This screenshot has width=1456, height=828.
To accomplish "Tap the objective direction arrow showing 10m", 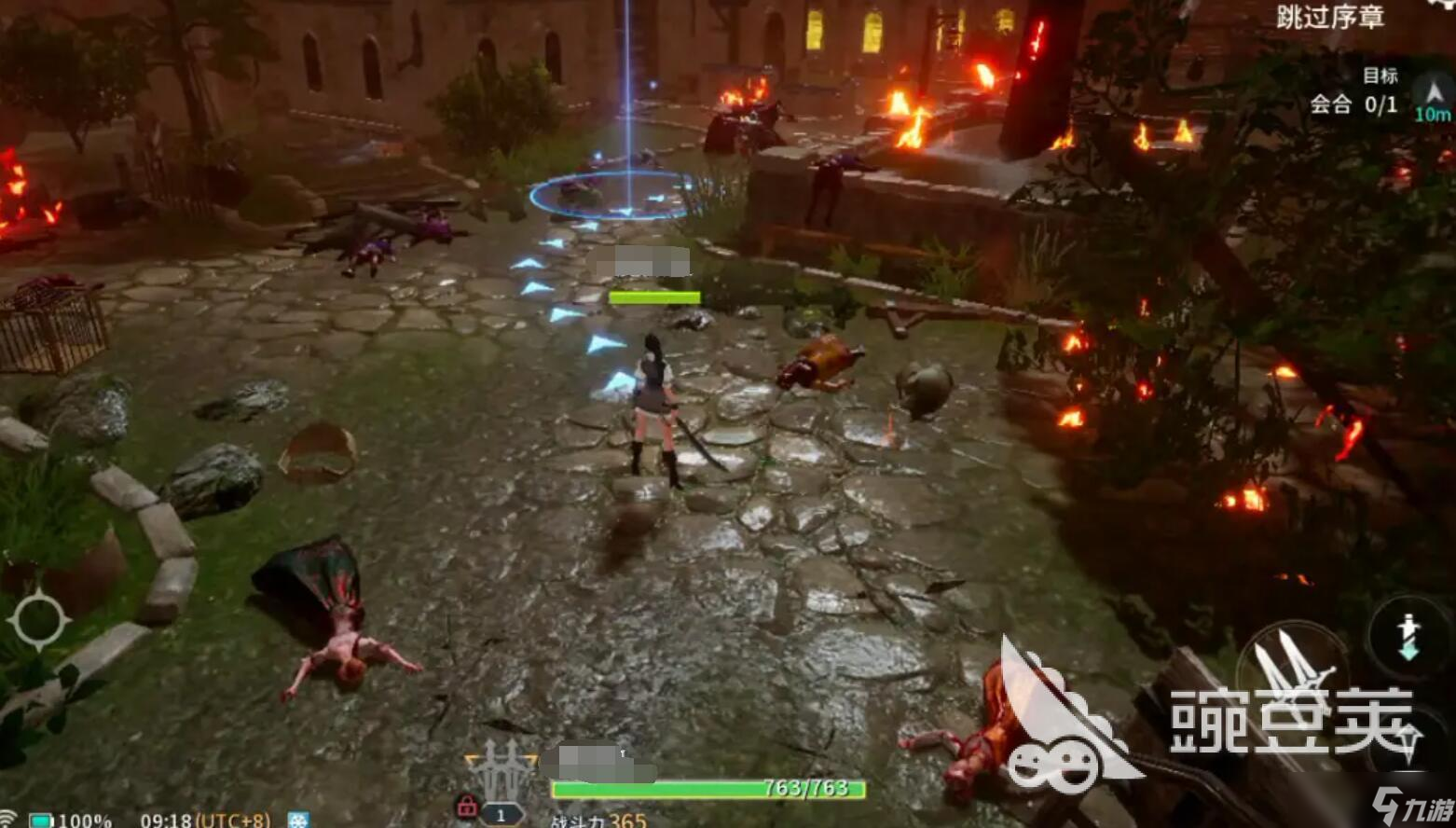I will pos(1433,97).
